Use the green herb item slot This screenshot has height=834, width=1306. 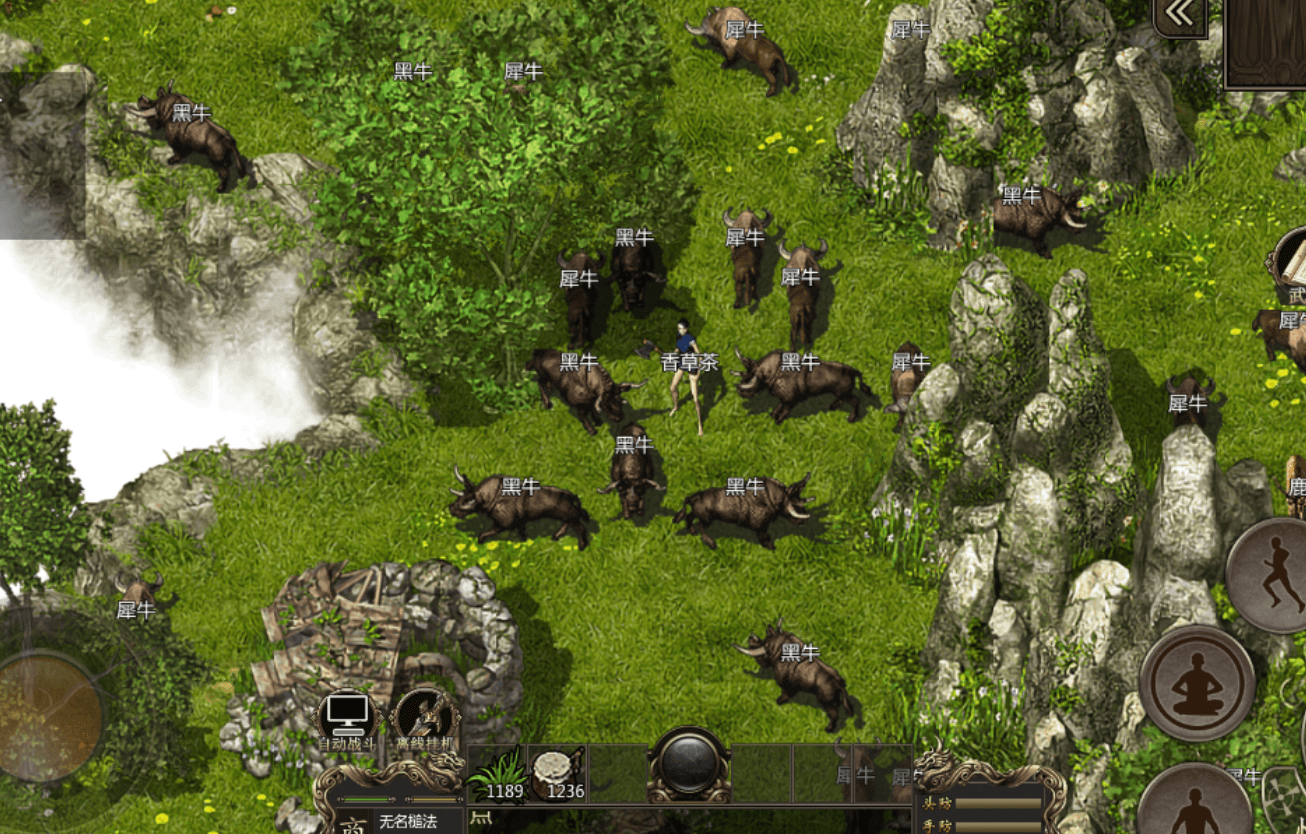click(x=497, y=774)
